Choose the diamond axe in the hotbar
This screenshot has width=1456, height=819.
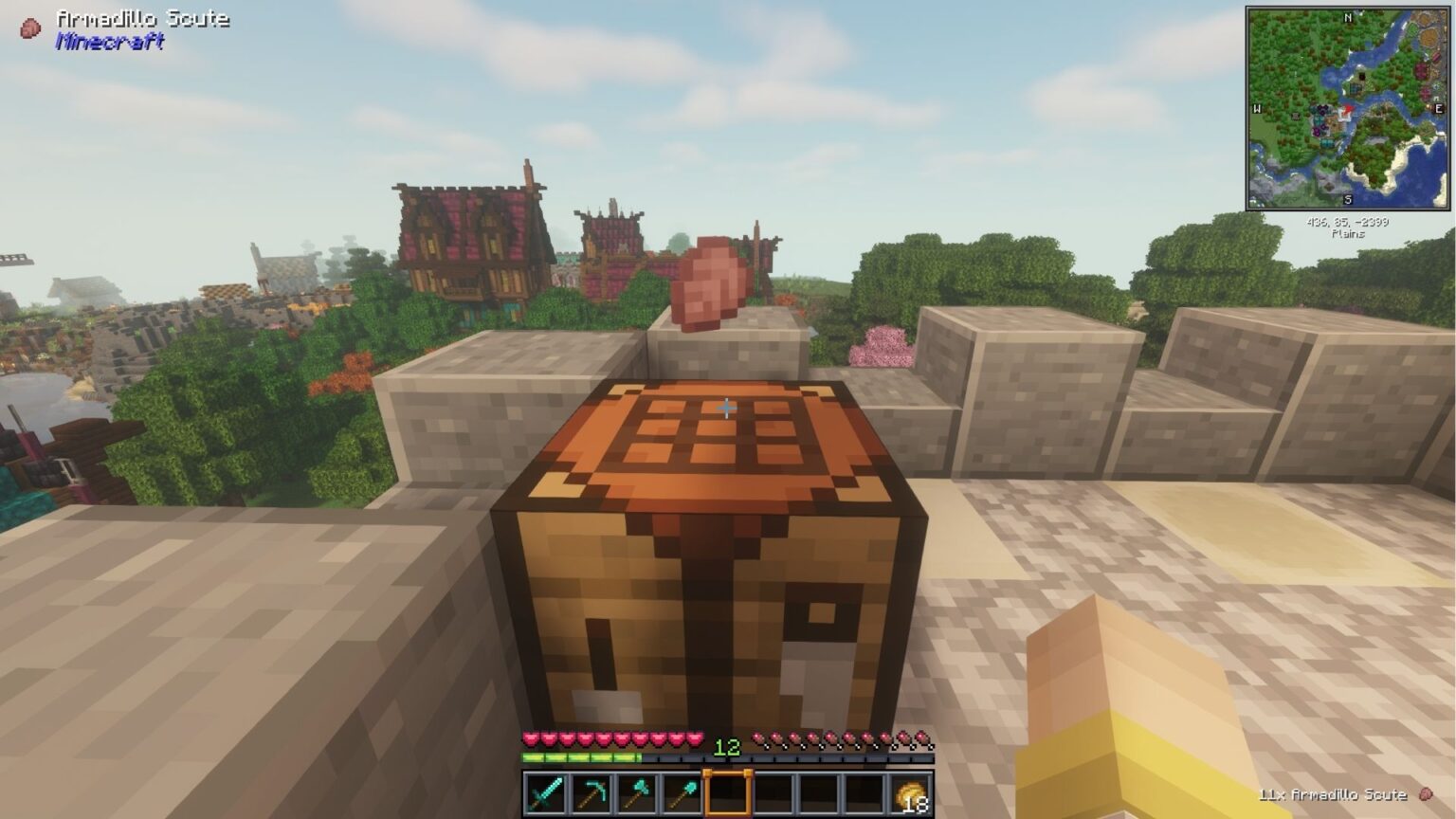tap(637, 792)
